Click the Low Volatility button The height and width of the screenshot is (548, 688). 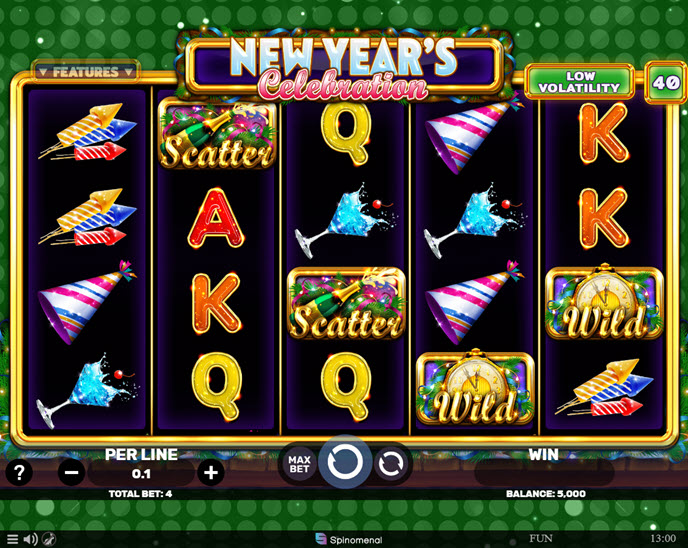pyautogui.click(x=580, y=82)
